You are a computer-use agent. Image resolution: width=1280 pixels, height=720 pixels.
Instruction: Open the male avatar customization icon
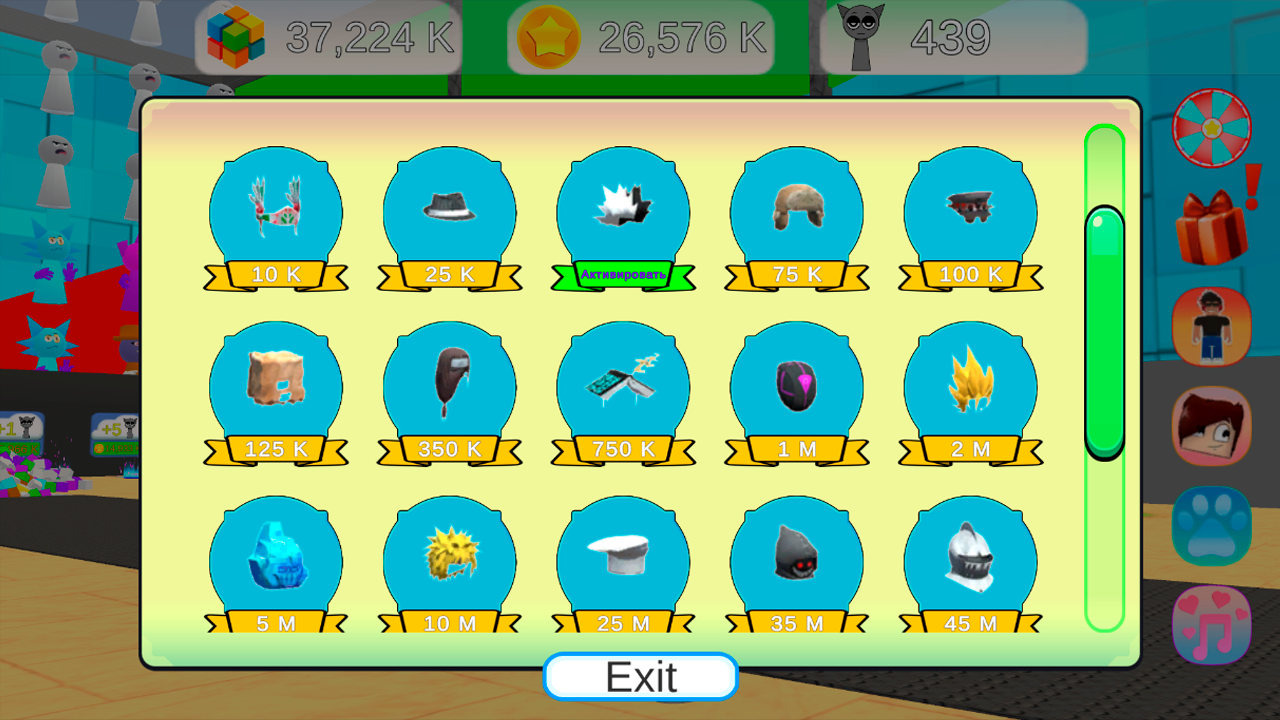point(1211,327)
